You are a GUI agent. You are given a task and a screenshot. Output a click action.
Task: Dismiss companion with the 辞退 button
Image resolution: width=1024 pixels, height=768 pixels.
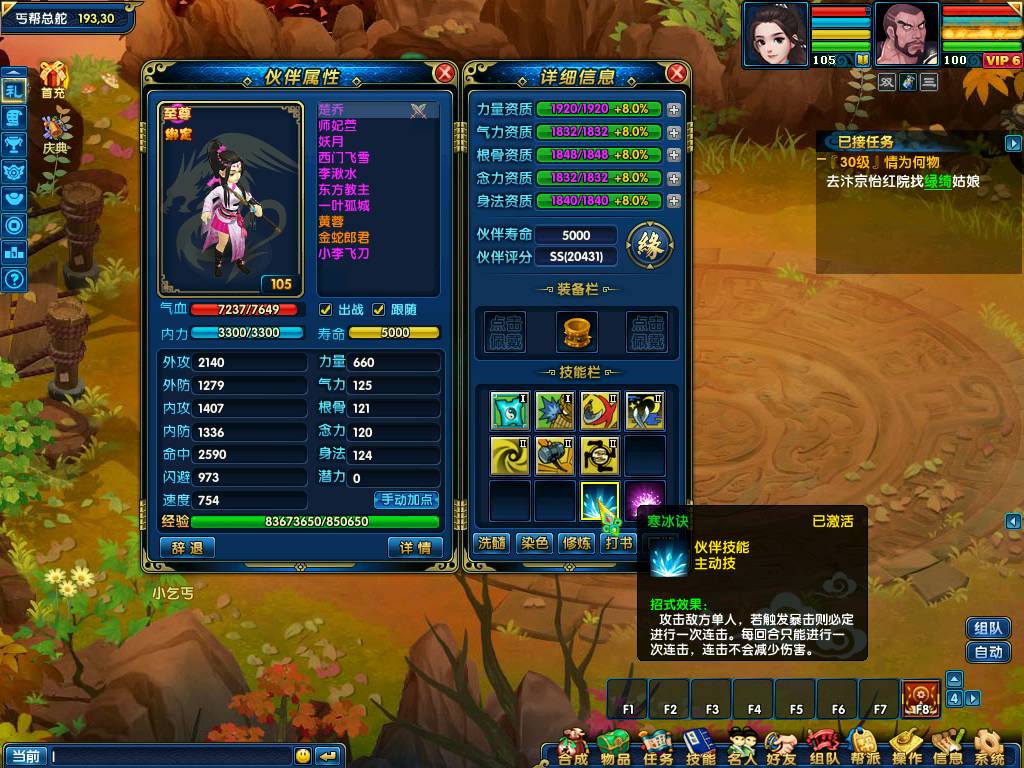[x=187, y=547]
